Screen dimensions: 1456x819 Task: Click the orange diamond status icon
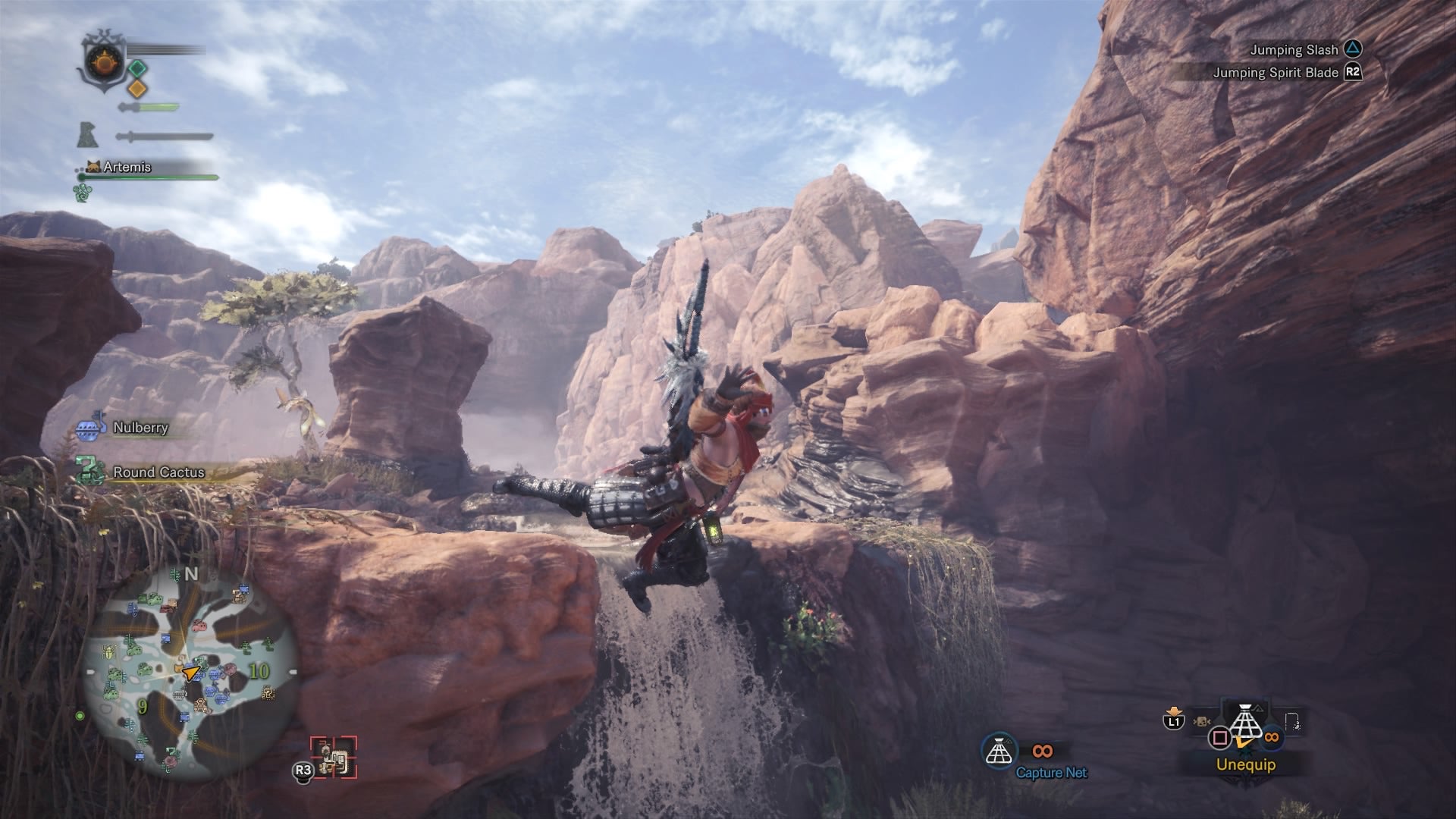pos(136,89)
